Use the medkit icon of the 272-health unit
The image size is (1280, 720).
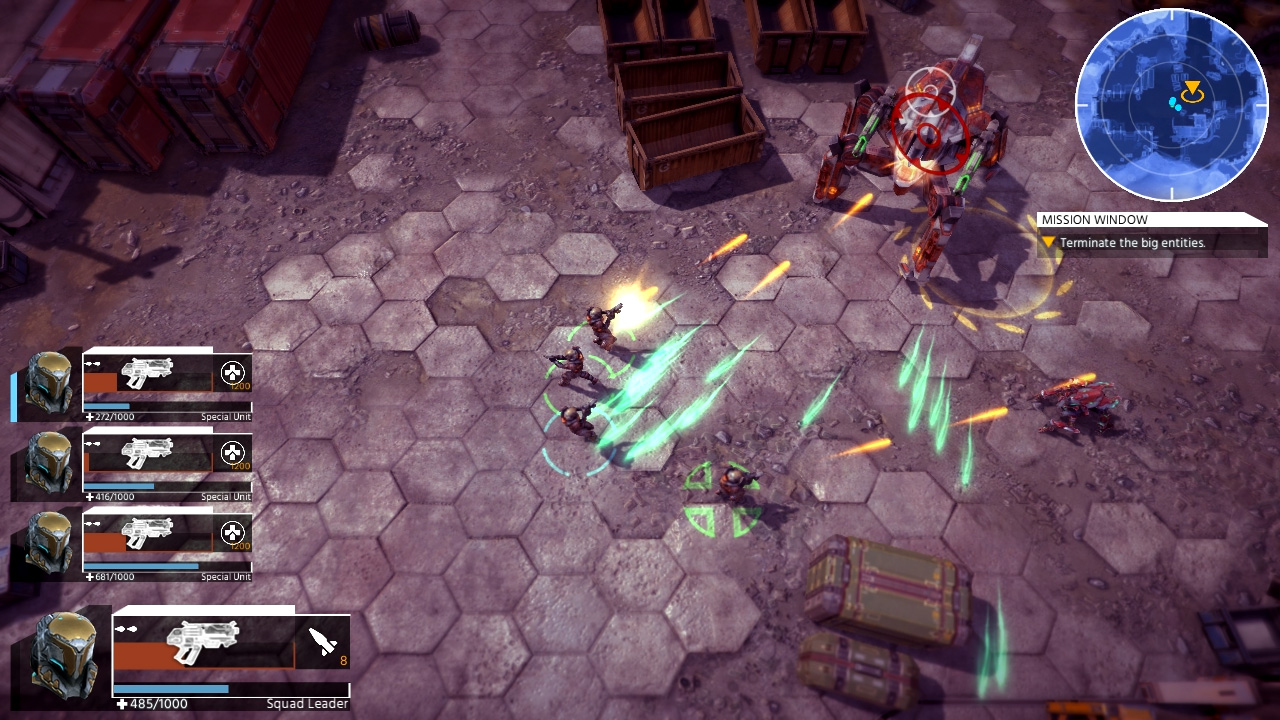[232, 373]
